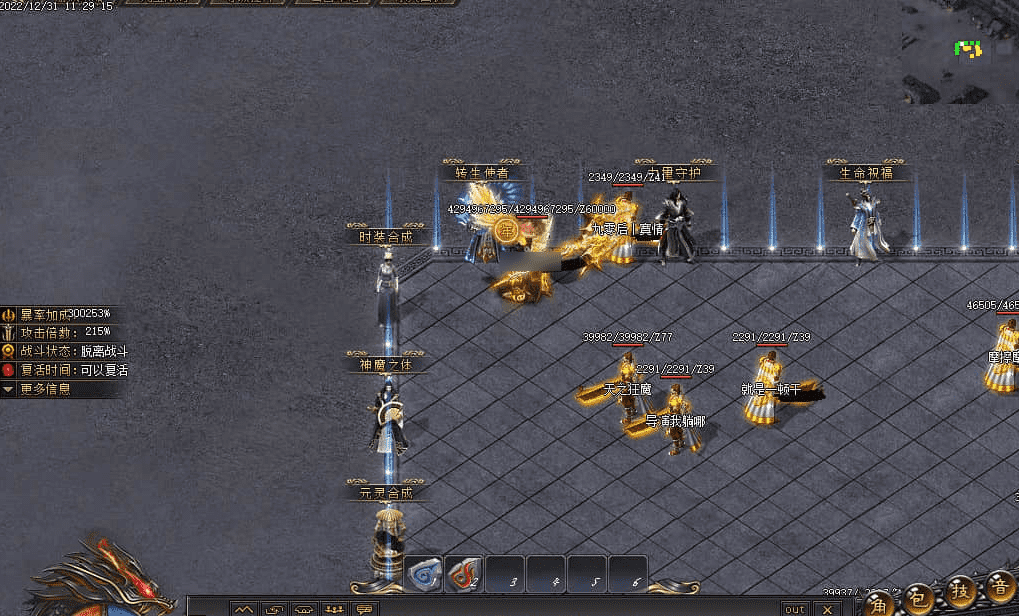The image size is (1019, 616).
Task: Activate the blue swirl skill in slot 1
Action: (x=424, y=574)
